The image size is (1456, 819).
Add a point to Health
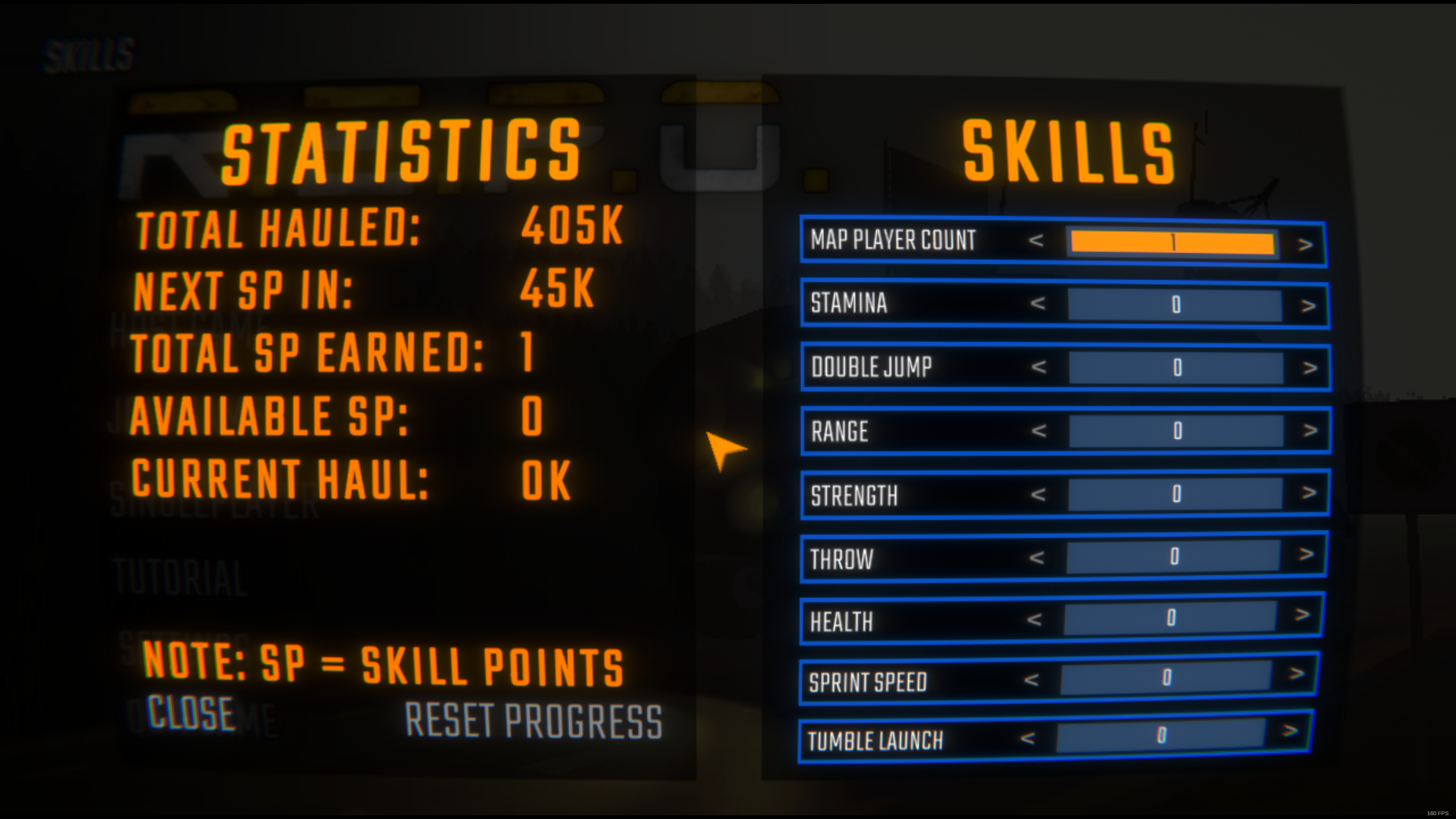point(1302,614)
